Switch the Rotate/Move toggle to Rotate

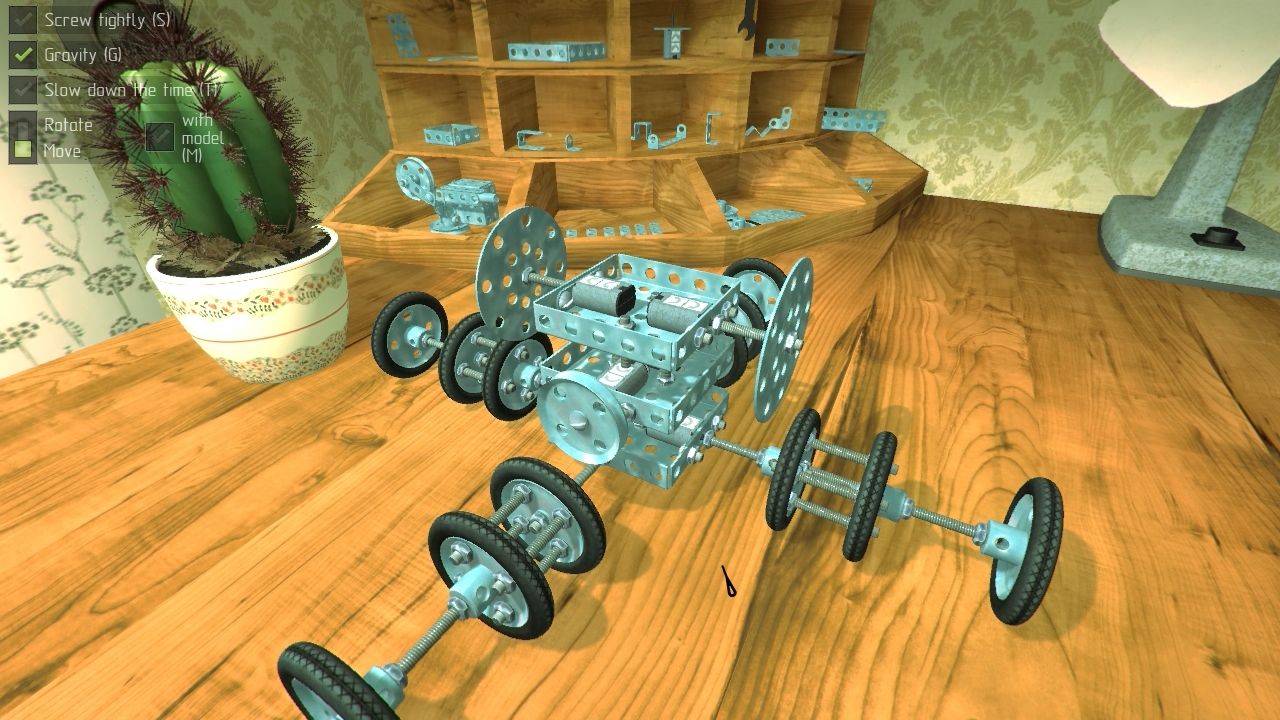pyautogui.click(x=23, y=126)
